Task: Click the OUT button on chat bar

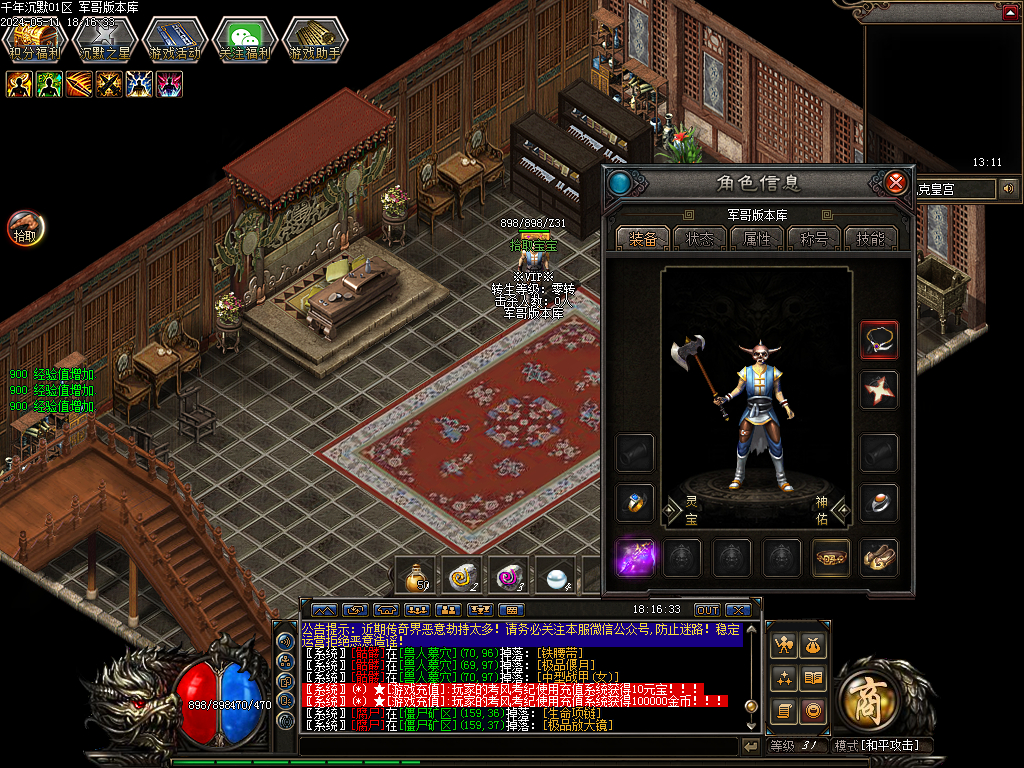Action: pyautogui.click(x=708, y=610)
